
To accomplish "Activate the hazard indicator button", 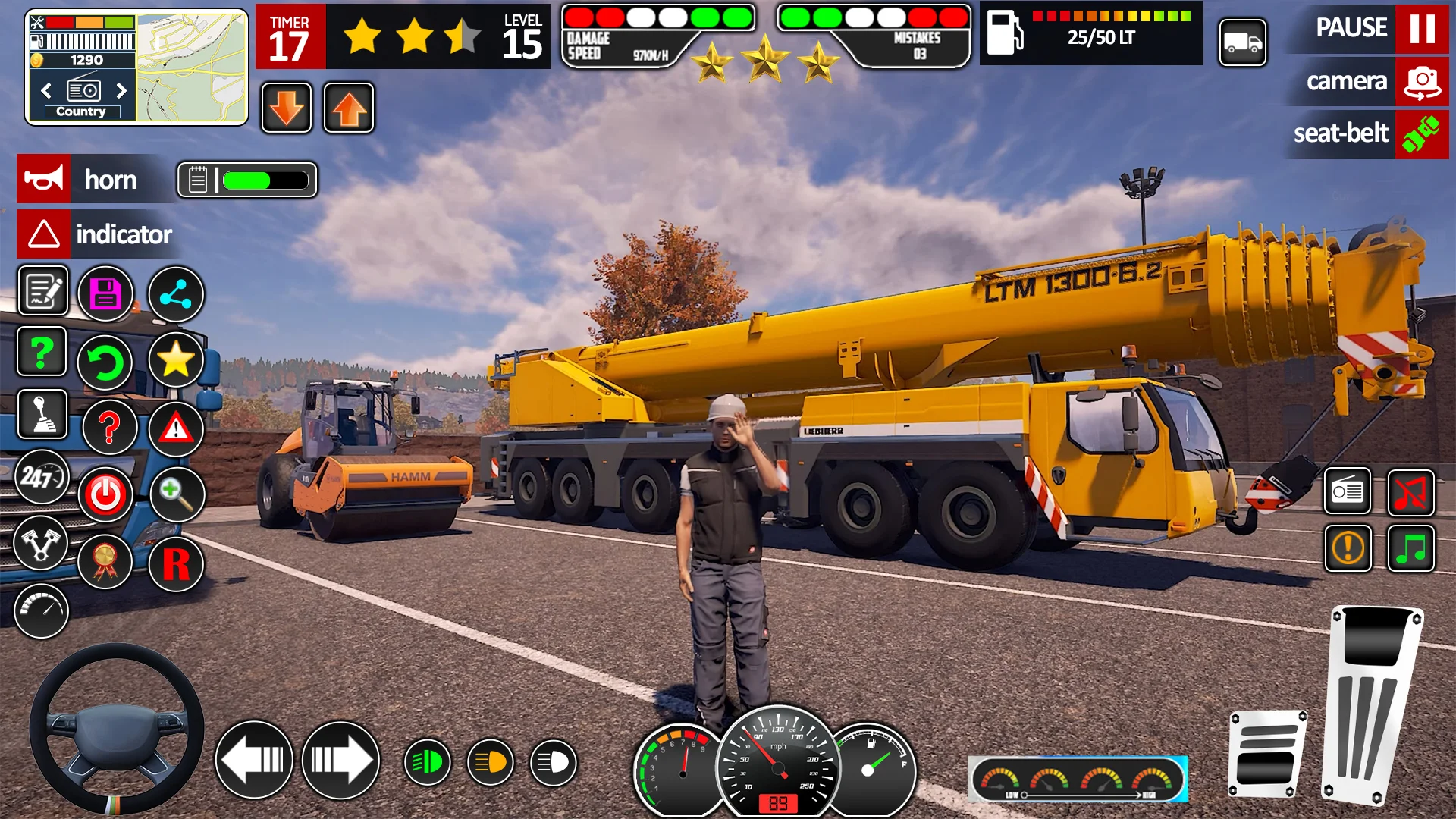I will (44, 234).
